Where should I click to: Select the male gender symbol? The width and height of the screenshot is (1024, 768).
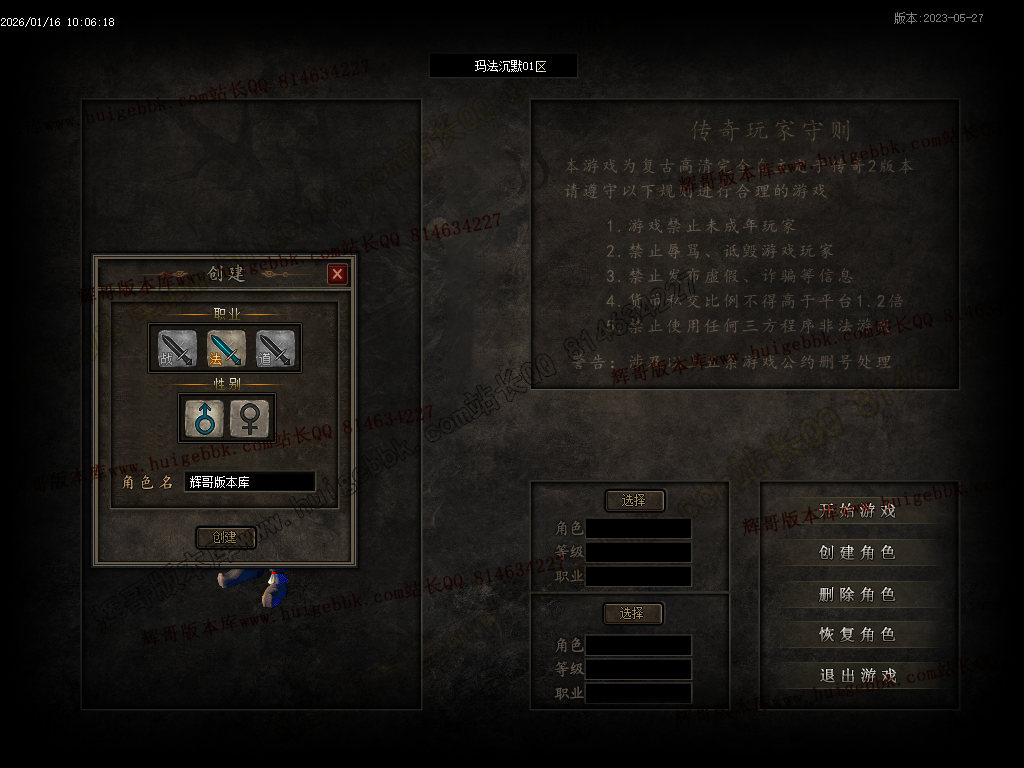point(203,417)
